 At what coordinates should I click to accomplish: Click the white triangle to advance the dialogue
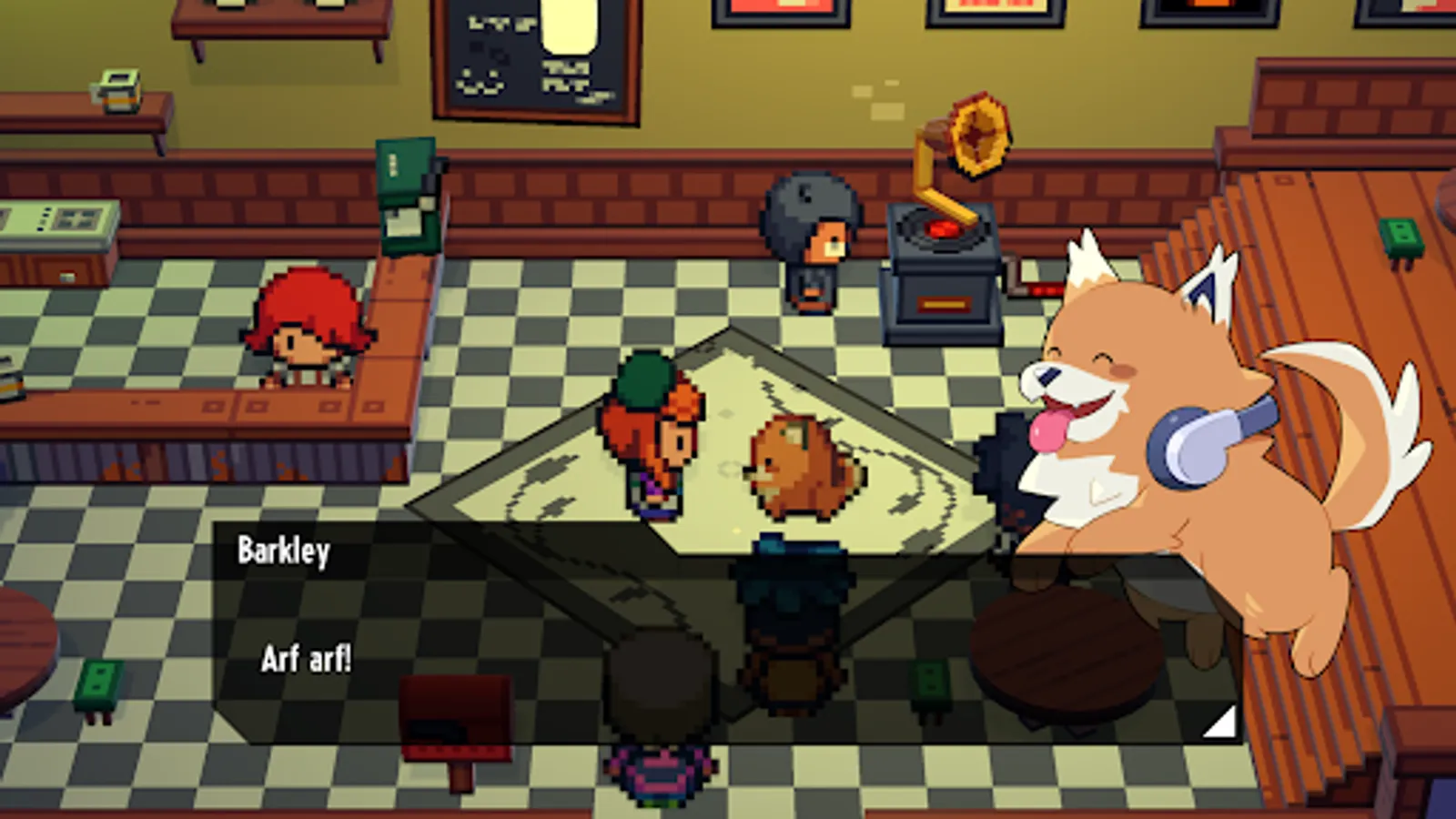1219,719
